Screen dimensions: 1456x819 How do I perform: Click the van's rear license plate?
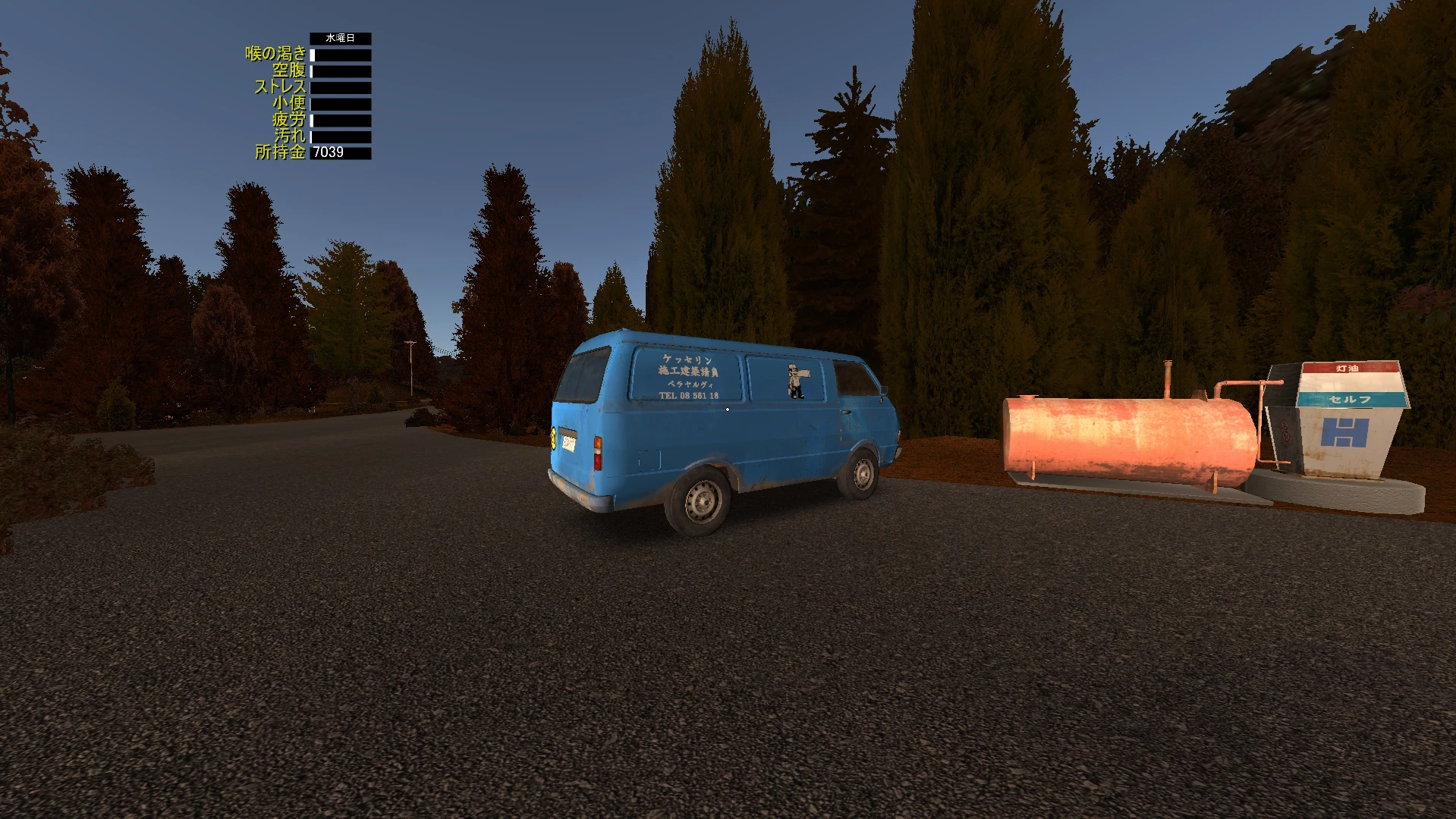click(569, 445)
